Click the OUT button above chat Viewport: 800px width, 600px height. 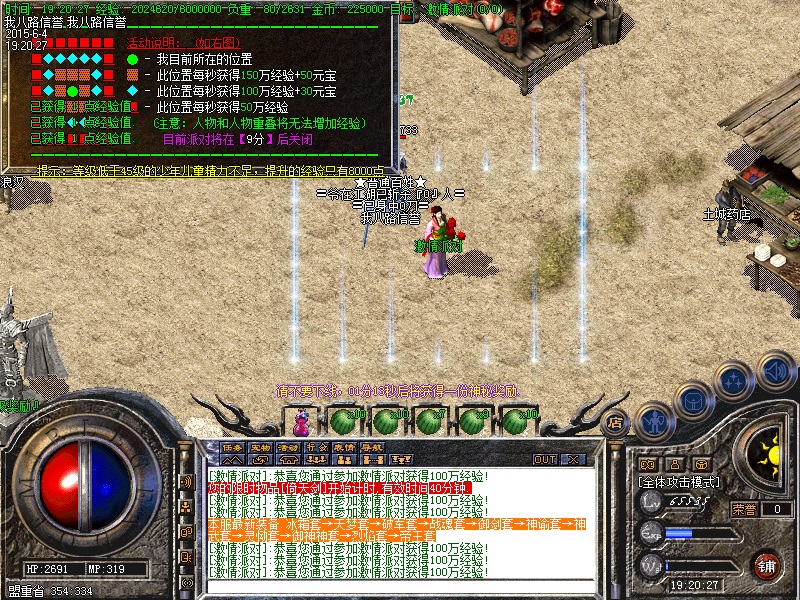(x=545, y=459)
